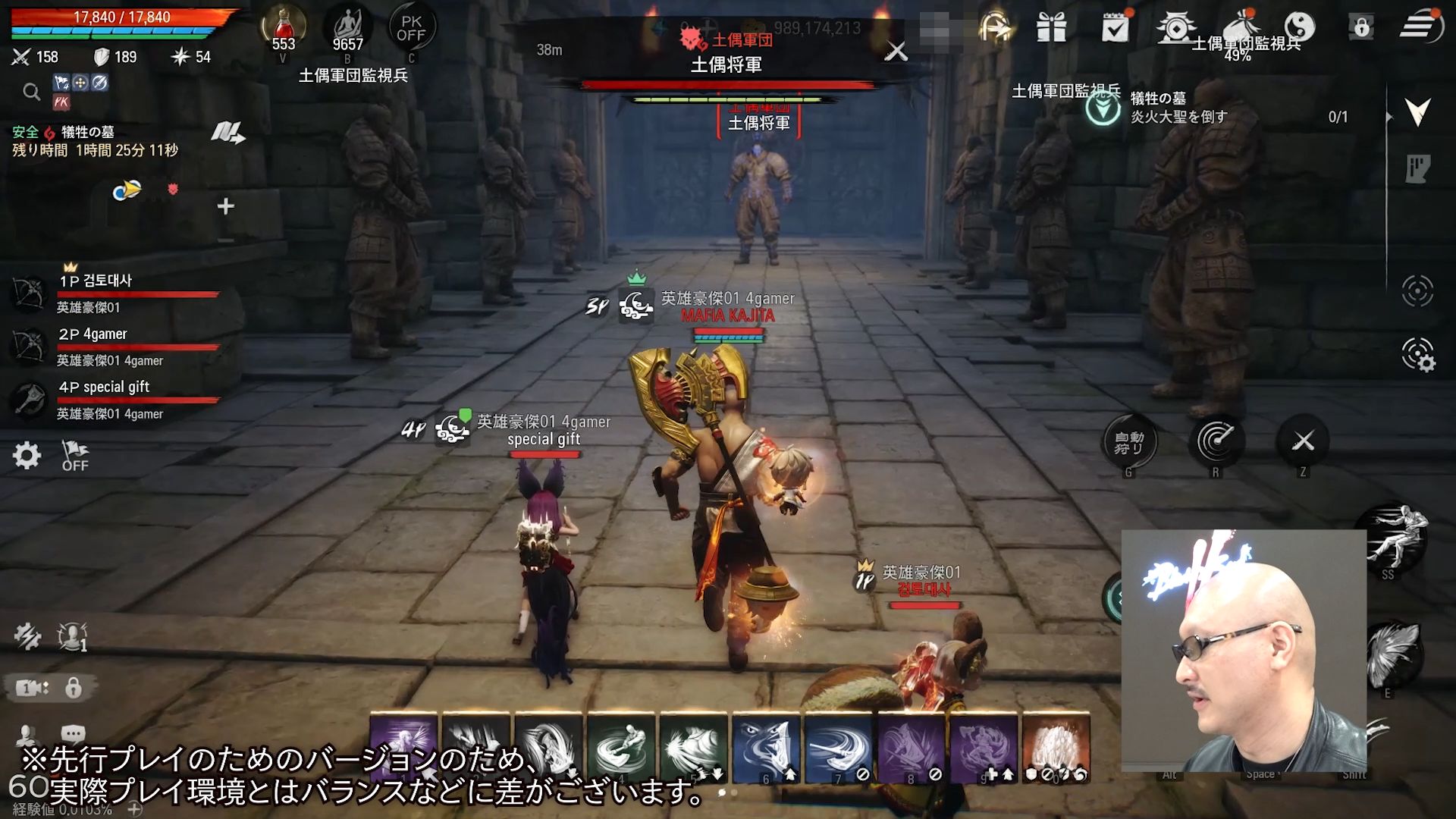Image resolution: width=1456 pixels, height=819 pixels.
Task: Close the 土偶将軍 target frame
Action: (896, 52)
